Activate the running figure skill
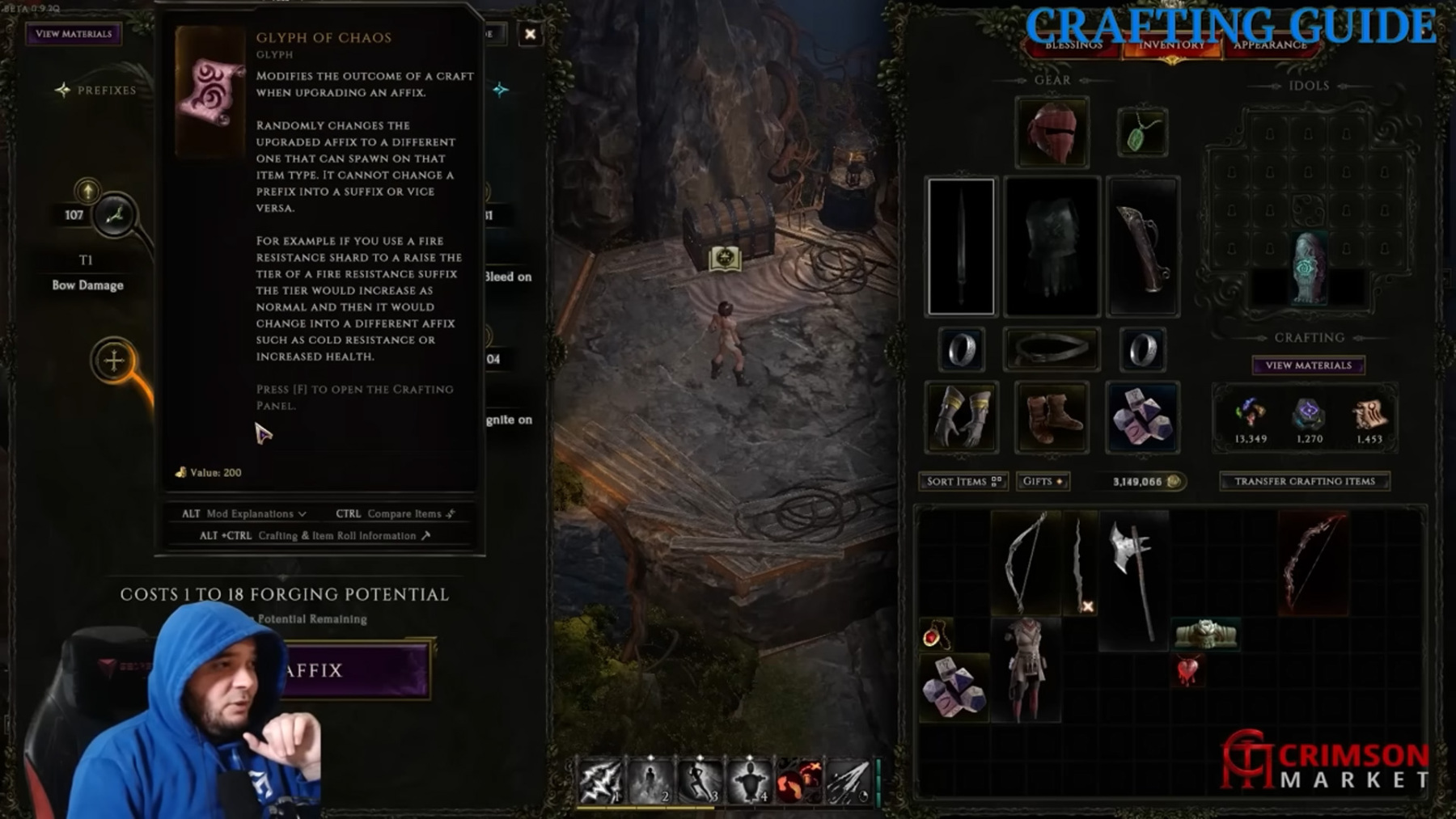This screenshot has height=819, width=1456. click(x=700, y=782)
